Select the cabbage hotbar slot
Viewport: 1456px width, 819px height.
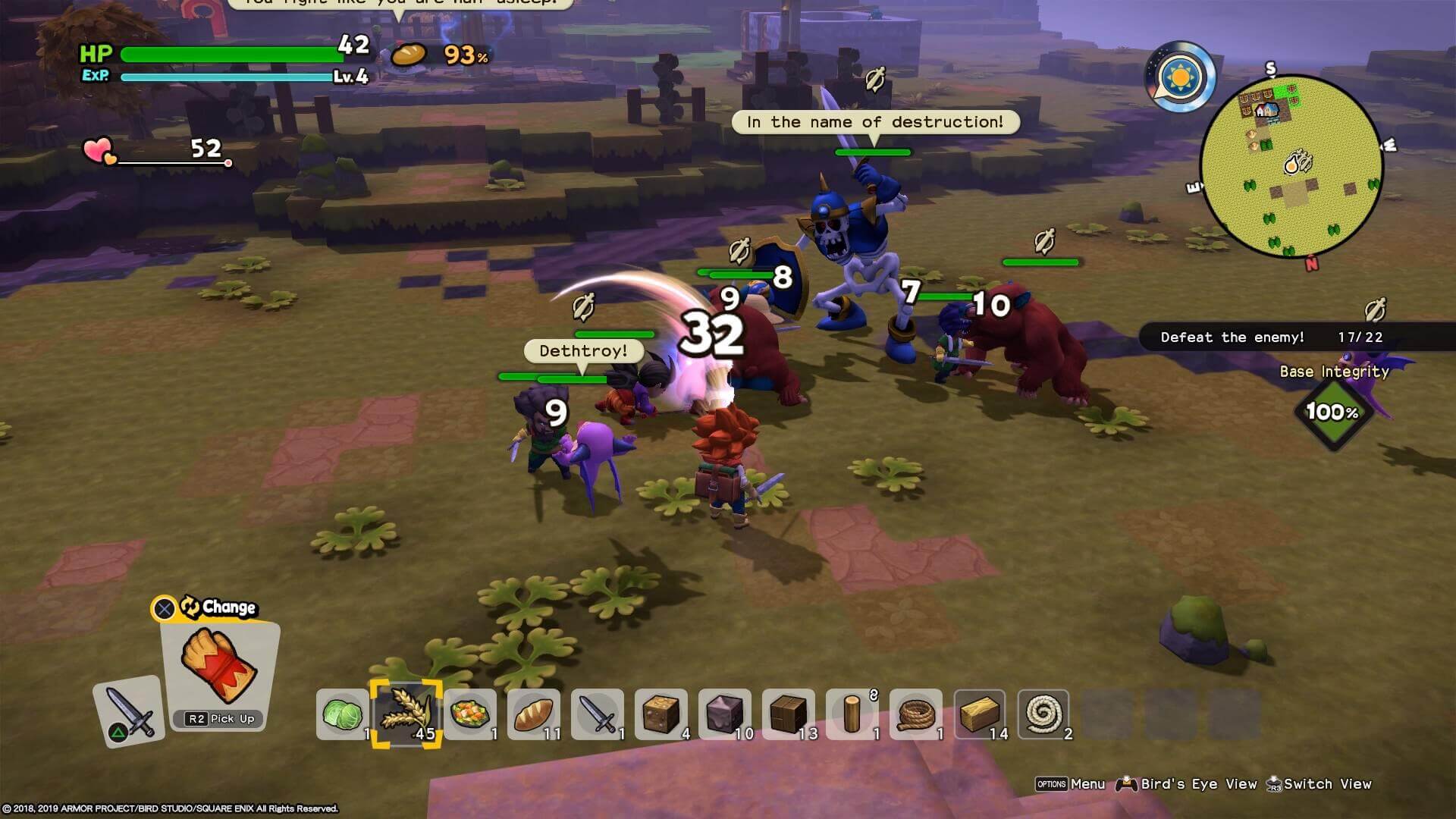coord(343,714)
